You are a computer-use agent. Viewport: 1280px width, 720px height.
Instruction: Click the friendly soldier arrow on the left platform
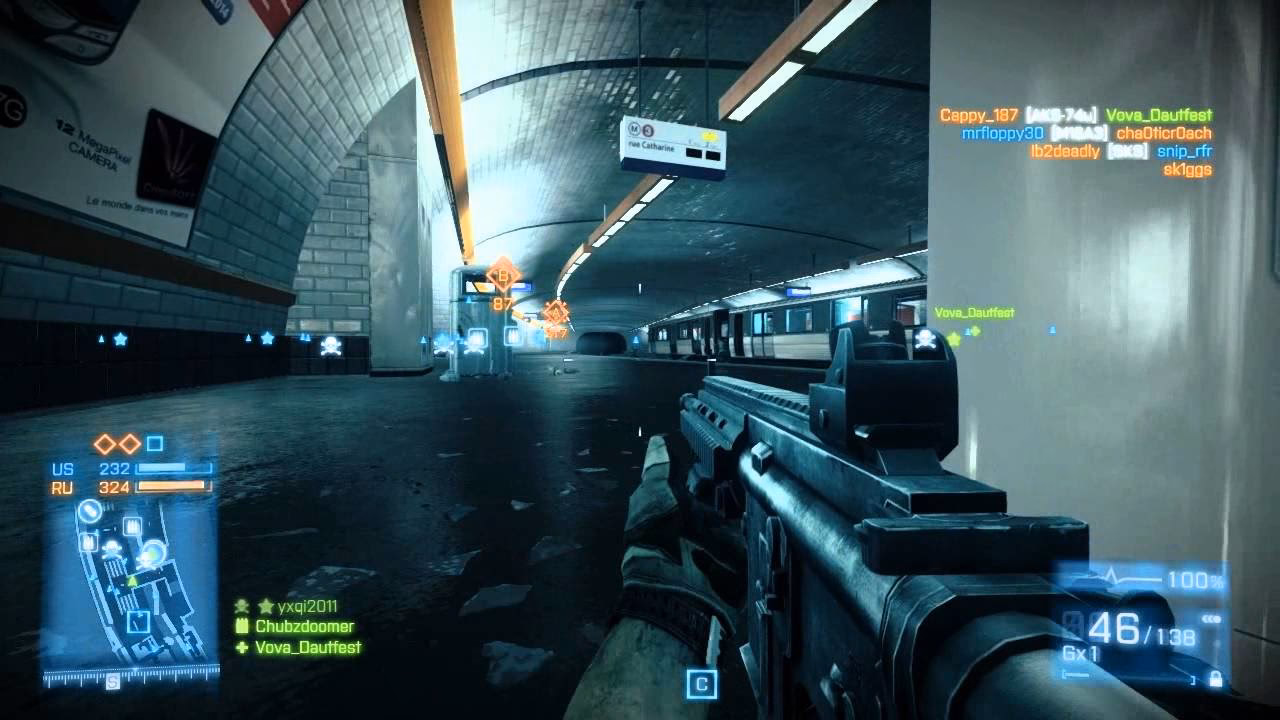click(x=101, y=339)
